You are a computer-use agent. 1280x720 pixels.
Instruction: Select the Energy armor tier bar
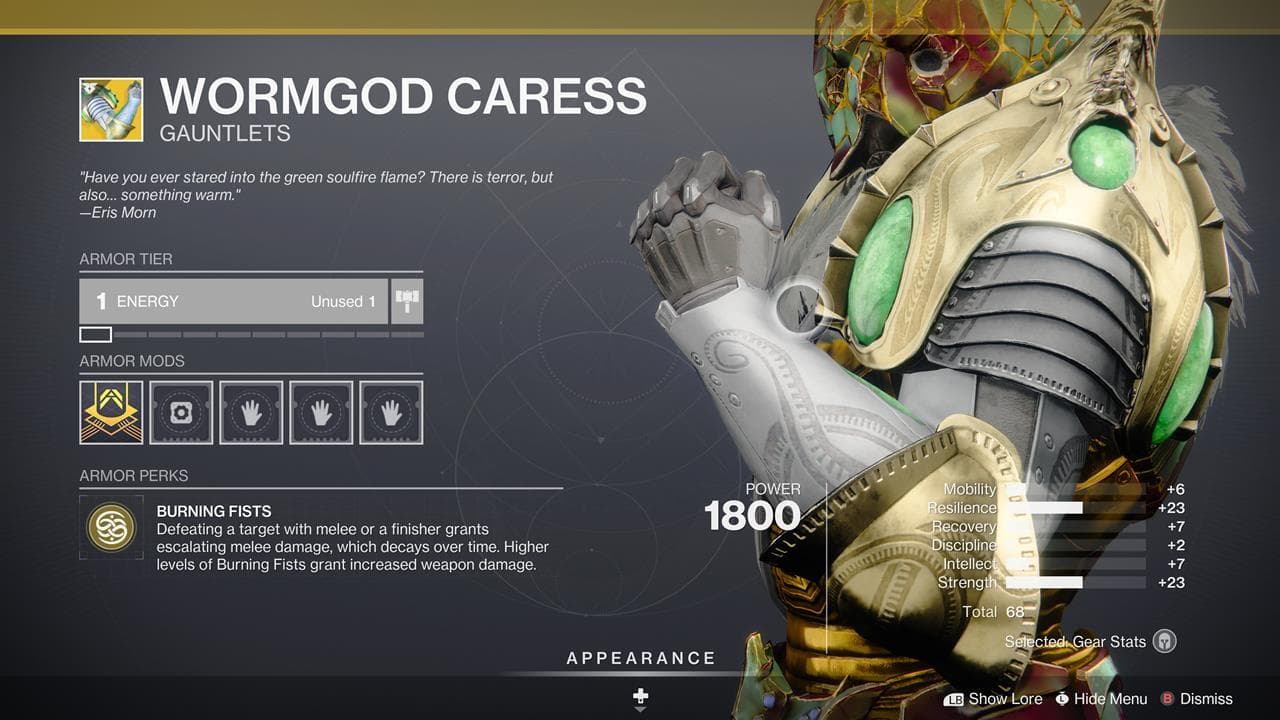[x=234, y=301]
